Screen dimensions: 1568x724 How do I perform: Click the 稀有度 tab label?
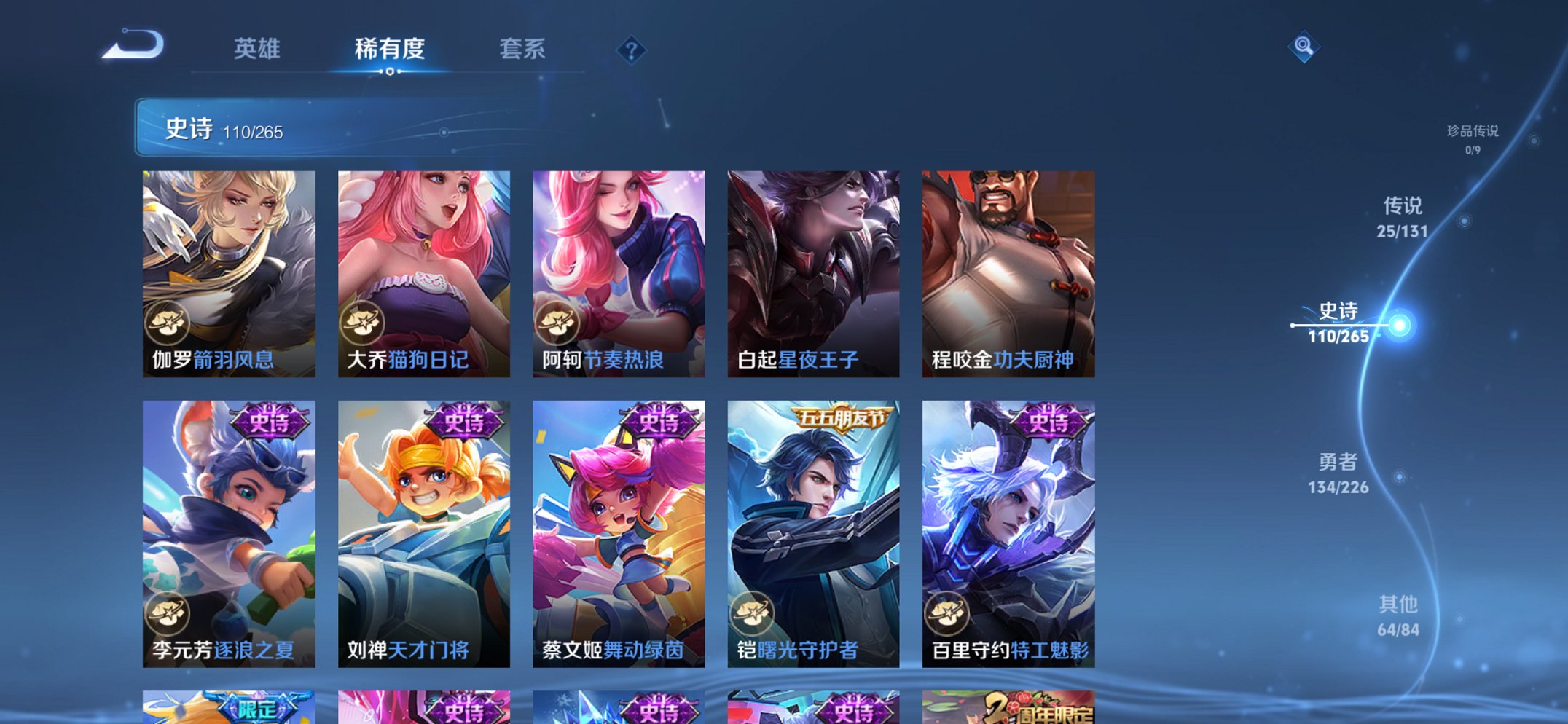[x=389, y=50]
